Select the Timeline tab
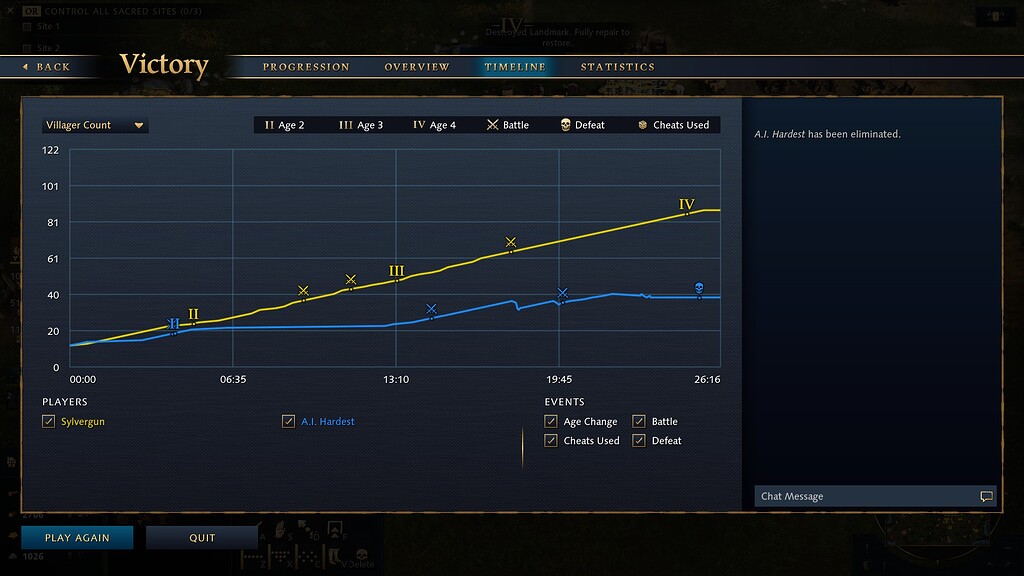This screenshot has height=576, width=1024. tap(515, 67)
